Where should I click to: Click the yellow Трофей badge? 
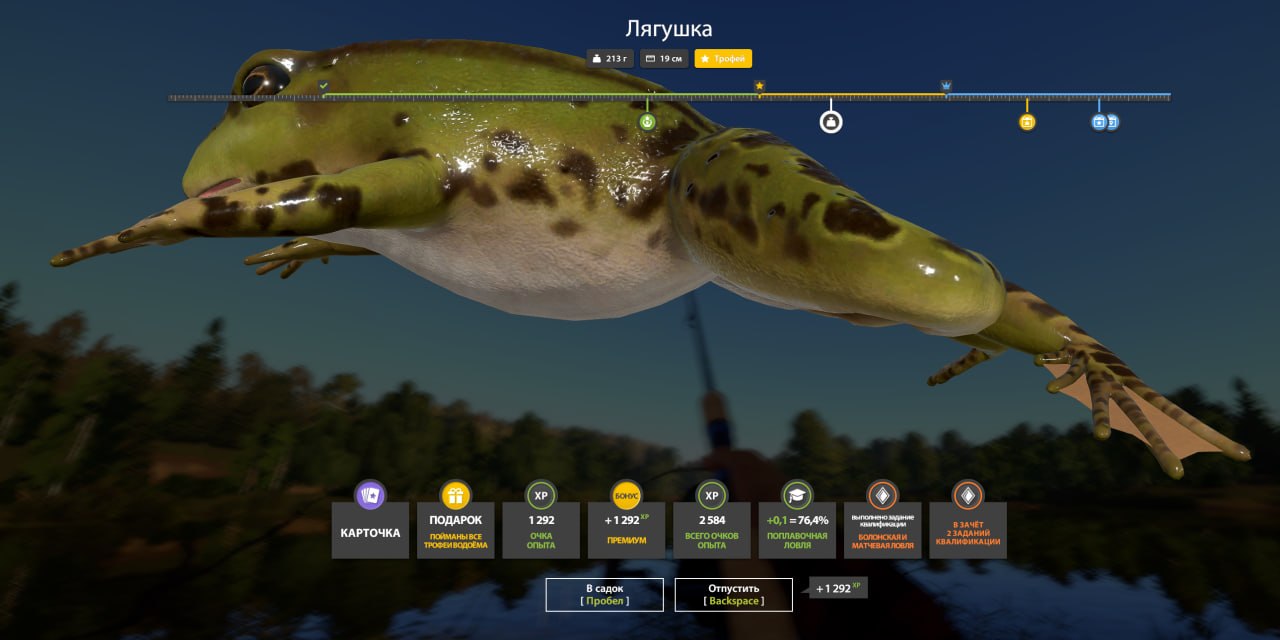[723, 59]
